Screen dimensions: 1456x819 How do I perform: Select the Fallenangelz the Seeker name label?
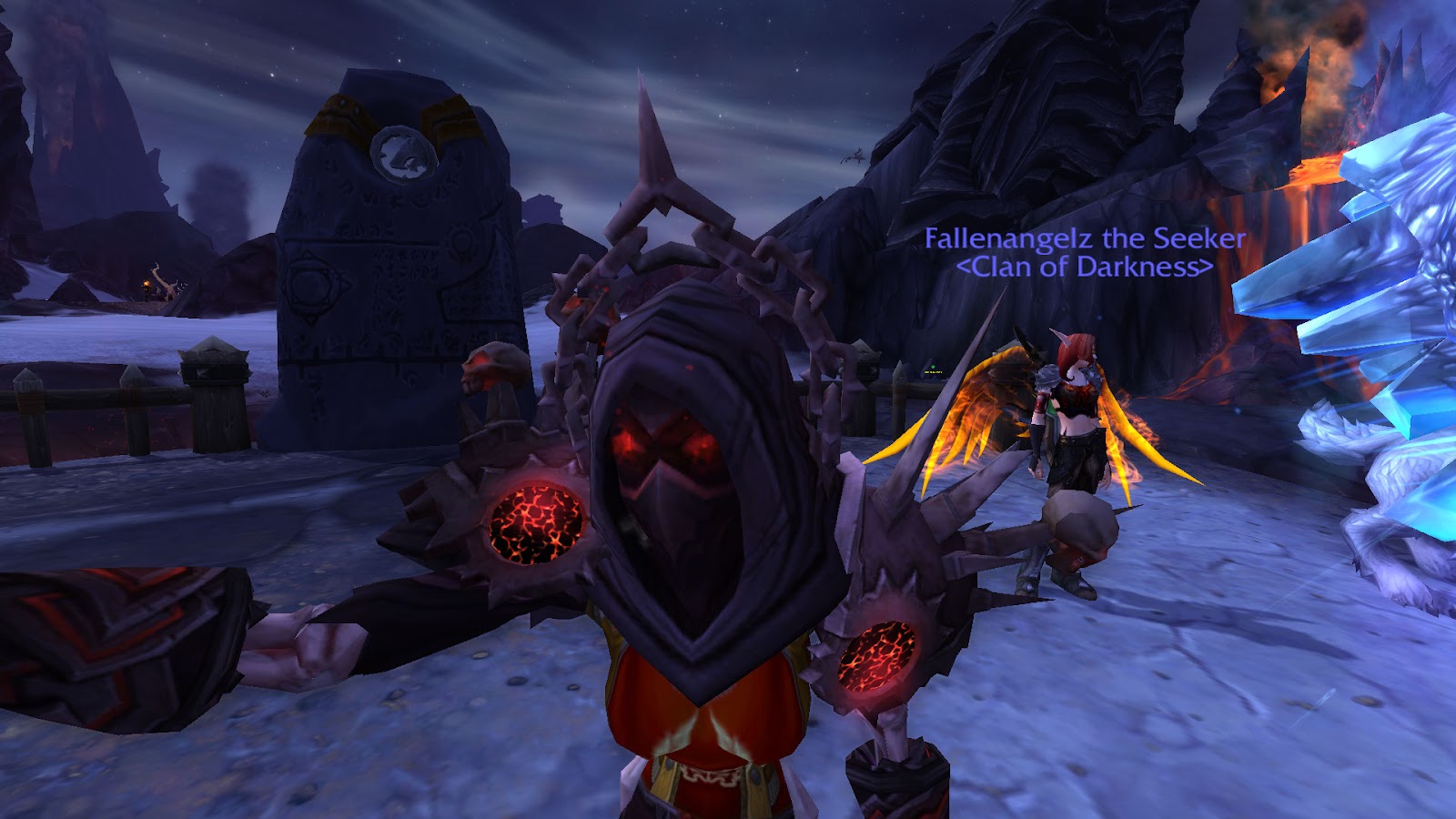coord(1085,239)
